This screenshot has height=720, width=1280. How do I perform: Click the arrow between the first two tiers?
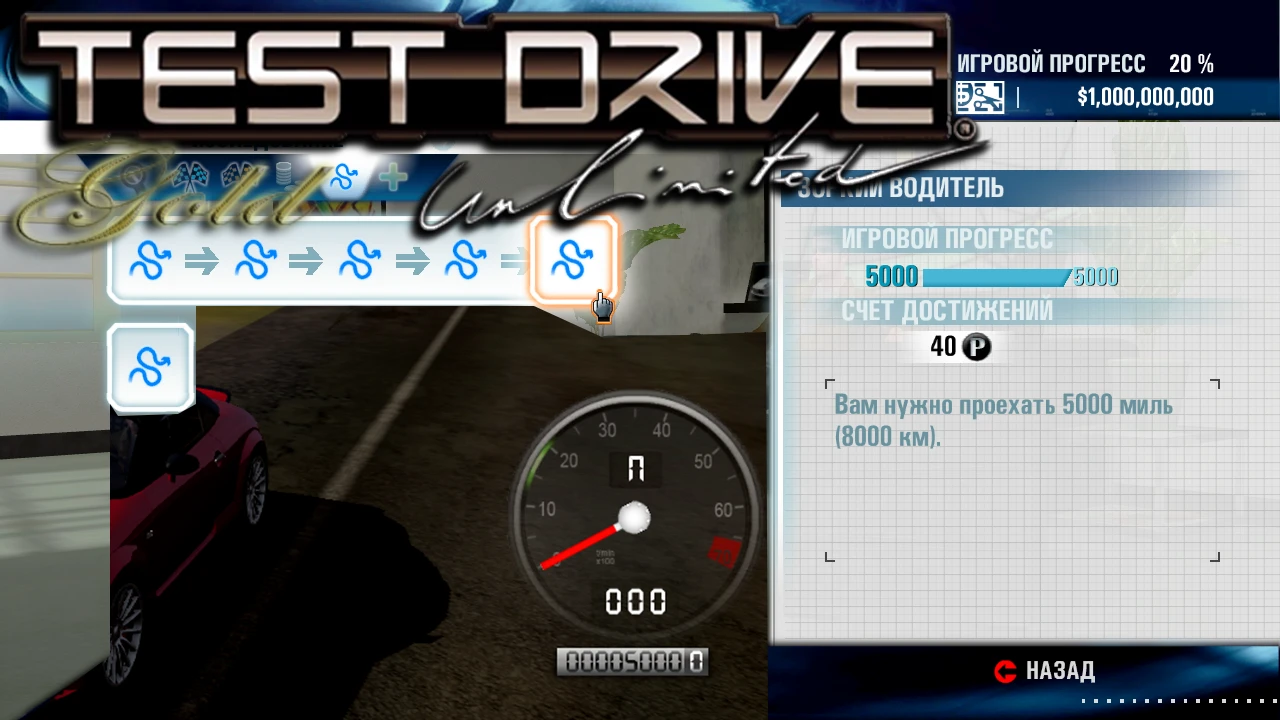click(203, 261)
